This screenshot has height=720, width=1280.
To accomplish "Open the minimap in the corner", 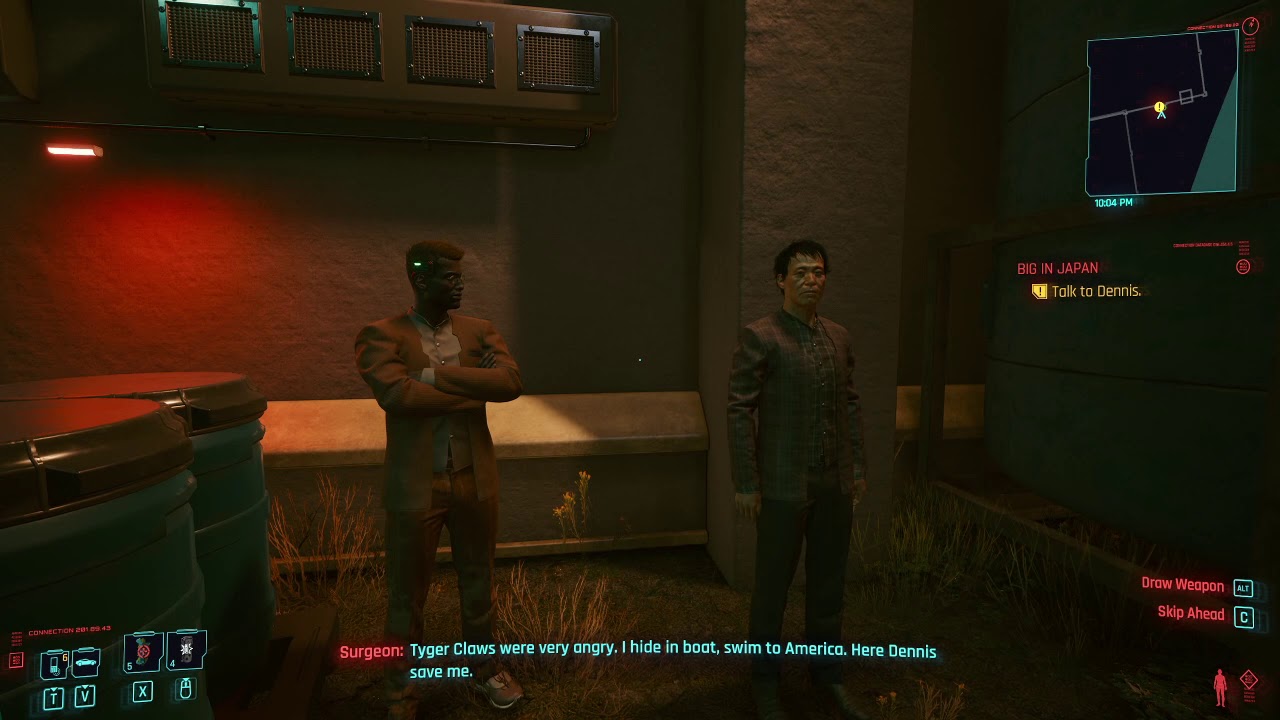I will click(x=1162, y=113).
